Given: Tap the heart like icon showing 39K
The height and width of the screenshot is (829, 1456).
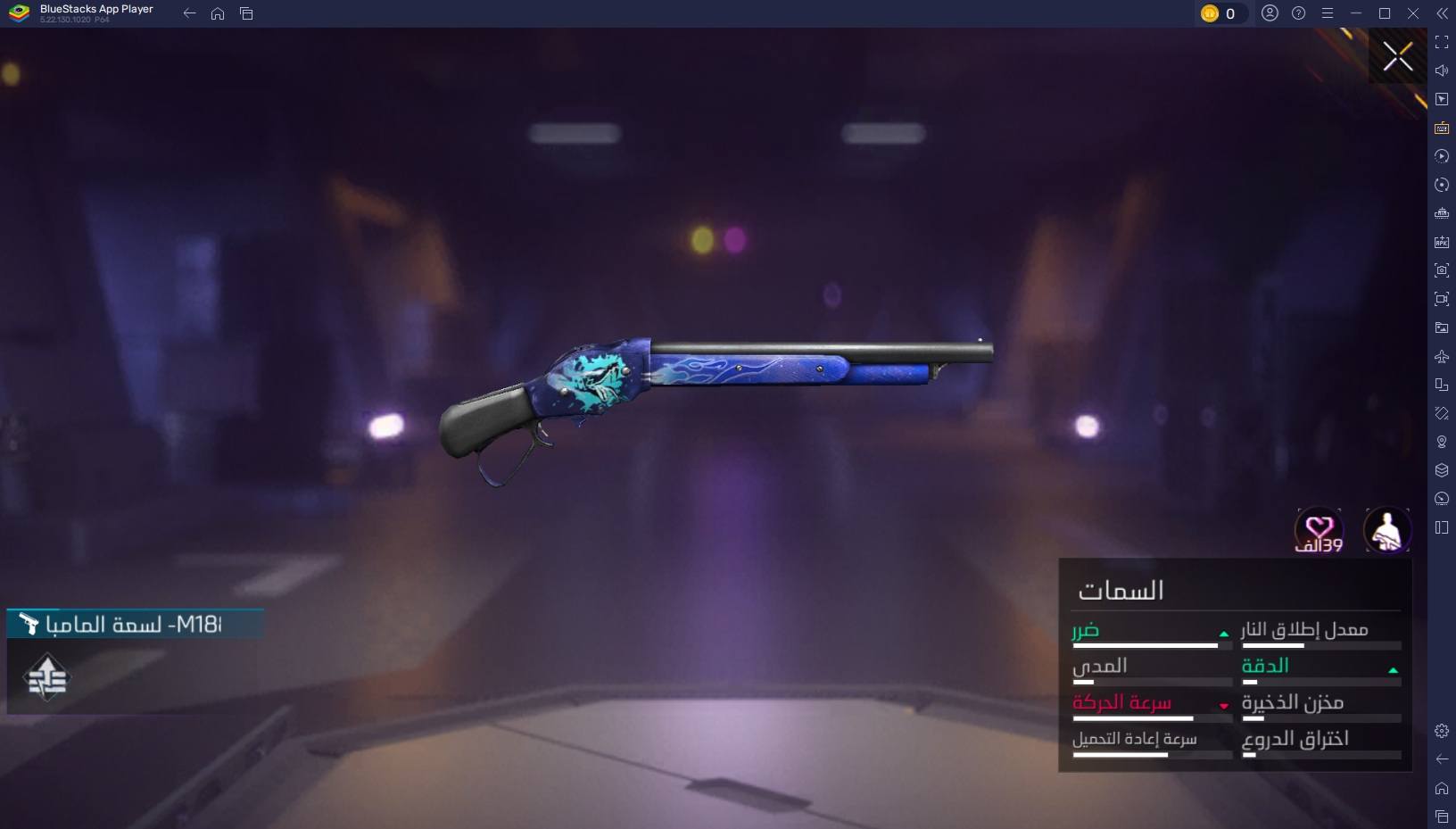Looking at the screenshot, I should 1319,530.
